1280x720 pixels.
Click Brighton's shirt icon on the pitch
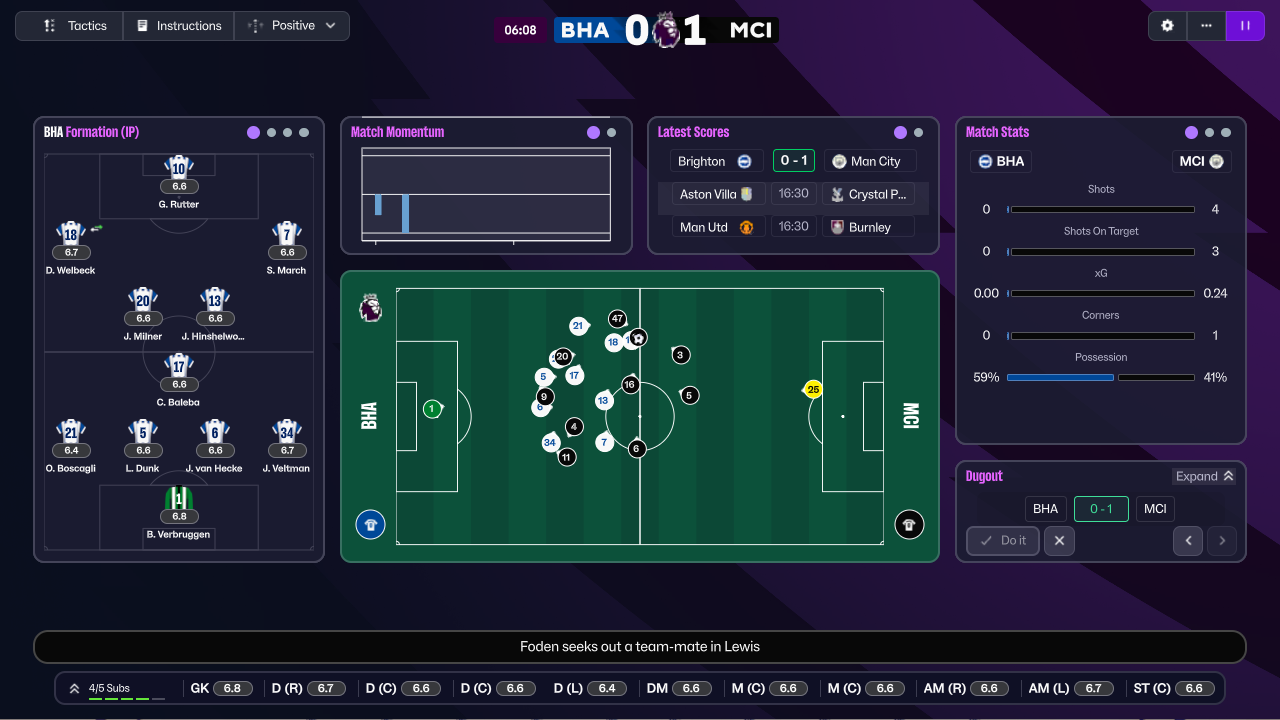pos(370,524)
